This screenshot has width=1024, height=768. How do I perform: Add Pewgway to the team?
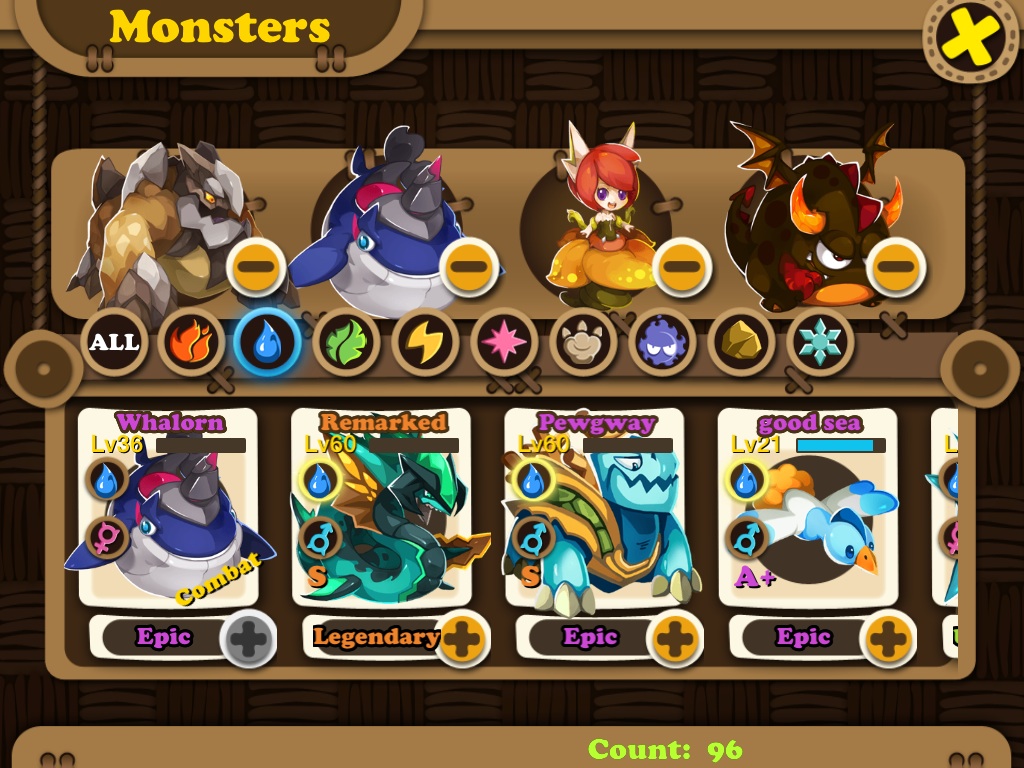pos(675,637)
